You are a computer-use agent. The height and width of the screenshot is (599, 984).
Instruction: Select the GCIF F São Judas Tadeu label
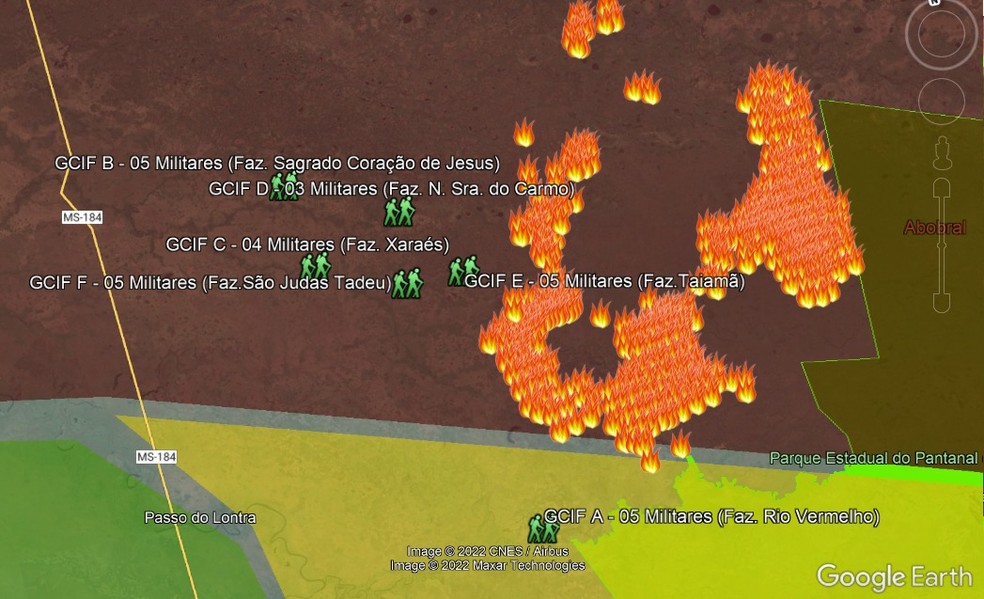coord(211,283)
